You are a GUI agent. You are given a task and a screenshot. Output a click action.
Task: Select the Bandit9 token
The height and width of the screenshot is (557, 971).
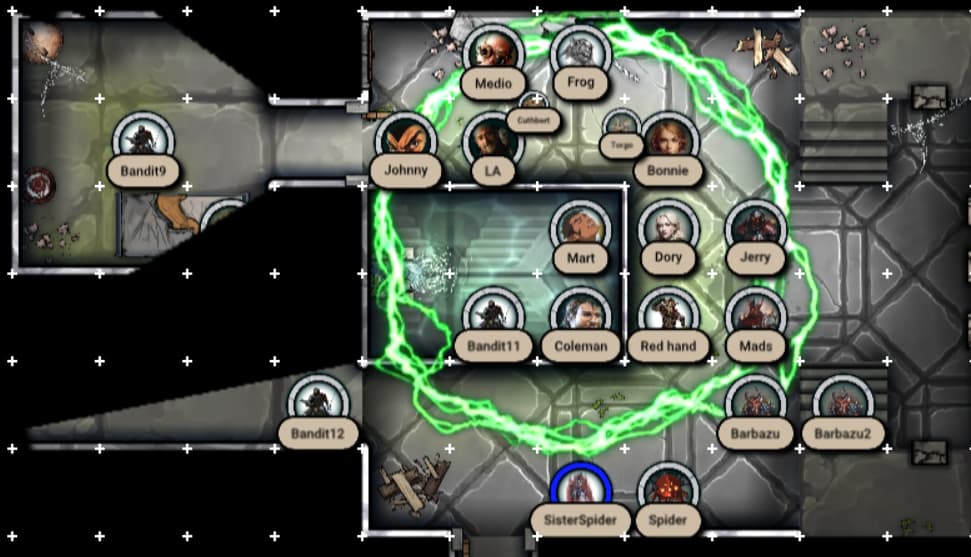pyautogui.click(x=144, y=141)
